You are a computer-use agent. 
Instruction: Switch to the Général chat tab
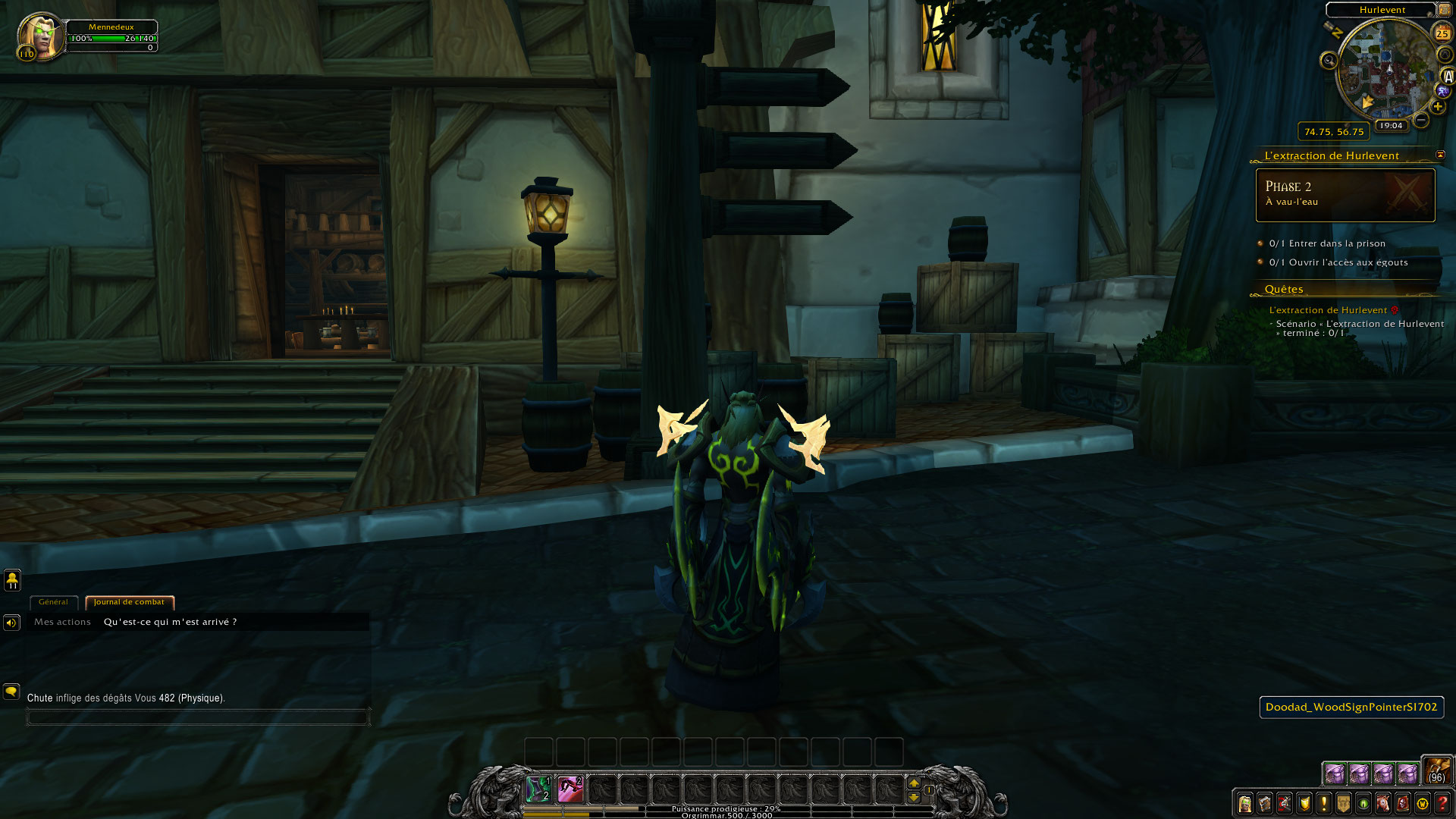[53, 601]
